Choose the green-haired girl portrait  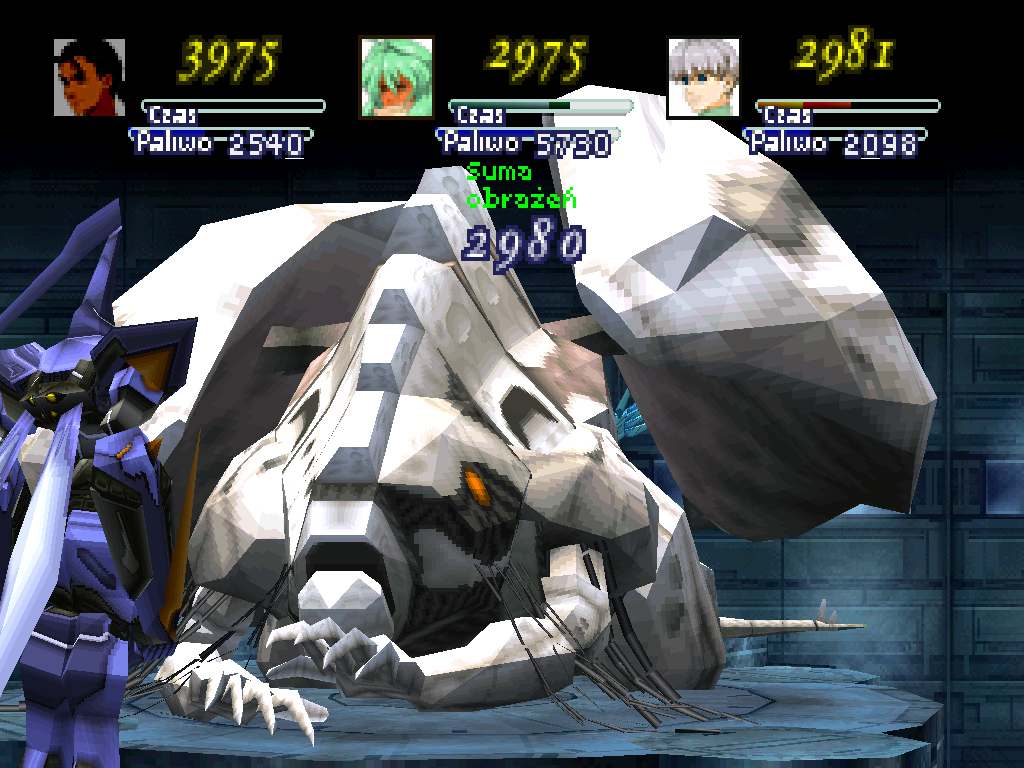coord(396,77)
